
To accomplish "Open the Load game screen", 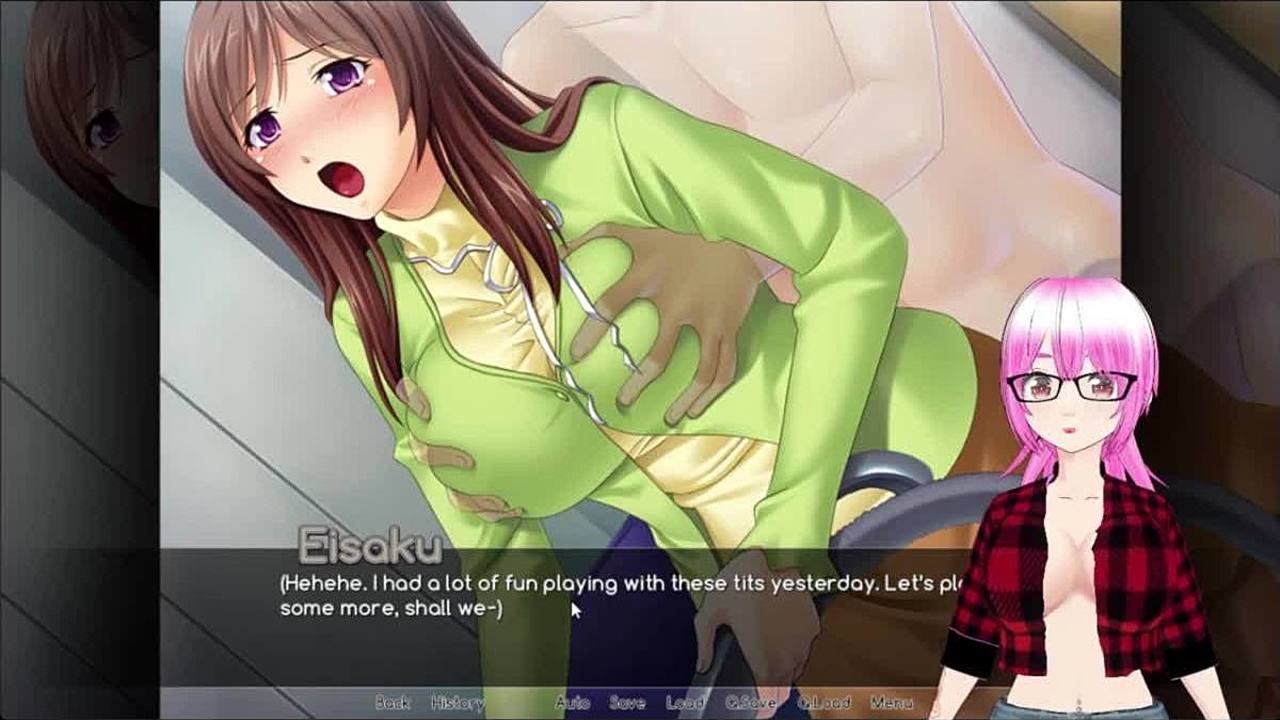I will point(685,702).
